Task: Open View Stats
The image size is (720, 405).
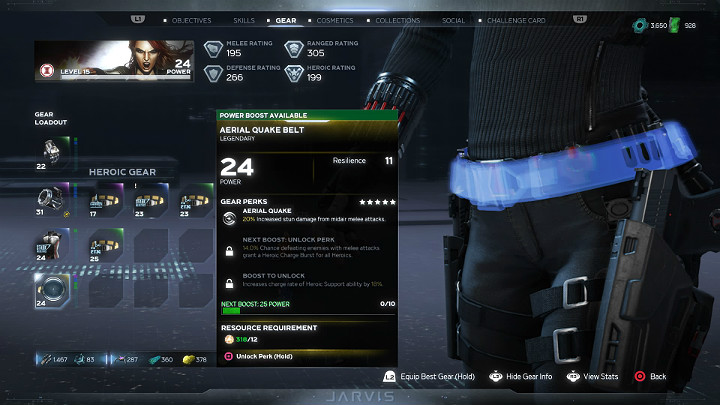Action: pyautogui.click(x=594, y=376)
